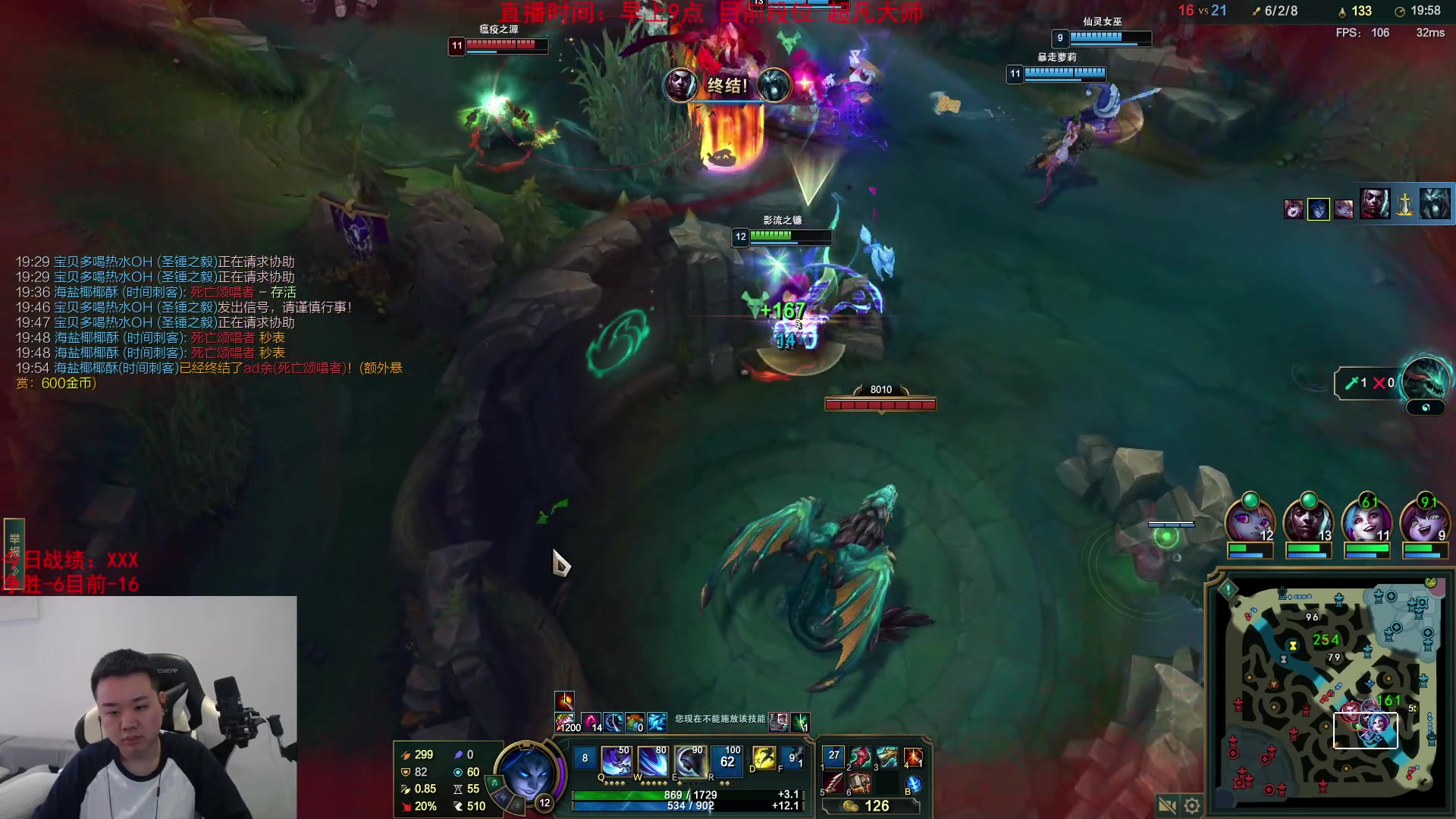Select the R ultimate ability on cooldown
This screenshot has width=1456, height=819.
coord(726,761)
